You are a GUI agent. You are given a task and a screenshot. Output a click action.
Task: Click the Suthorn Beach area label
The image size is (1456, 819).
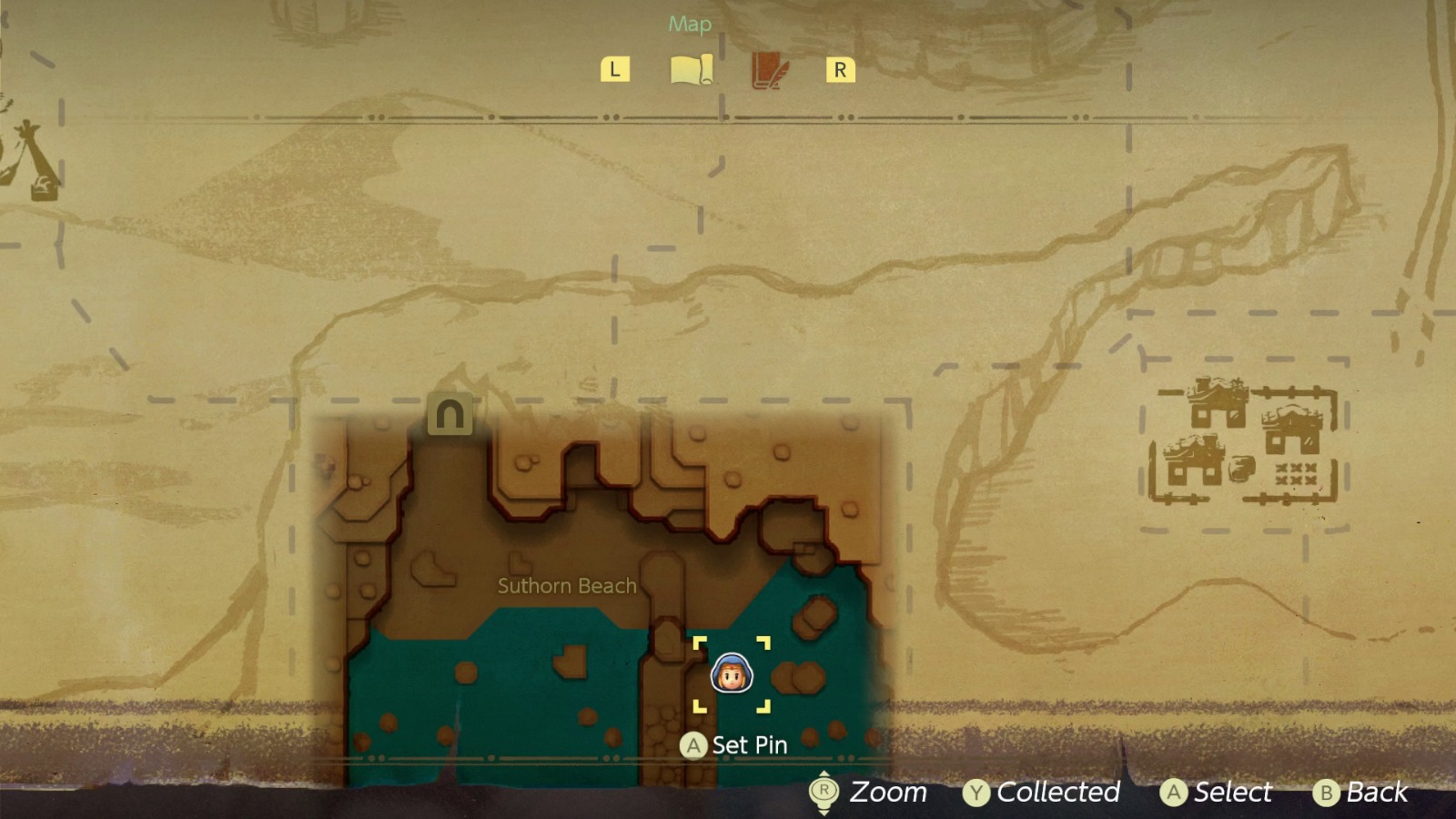(567, 586)
